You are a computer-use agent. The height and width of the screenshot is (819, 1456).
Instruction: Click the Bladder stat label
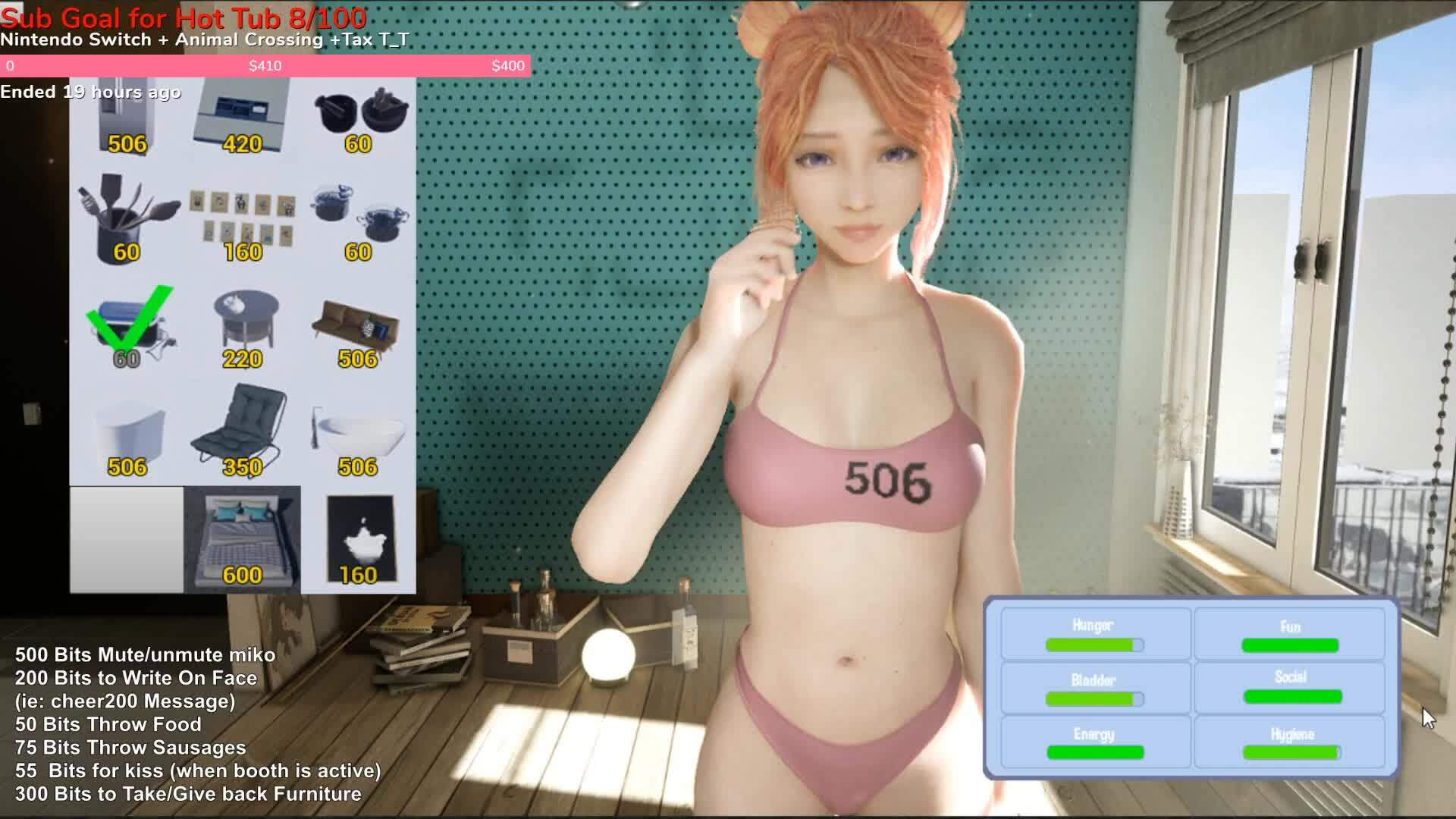point(1094,679)
